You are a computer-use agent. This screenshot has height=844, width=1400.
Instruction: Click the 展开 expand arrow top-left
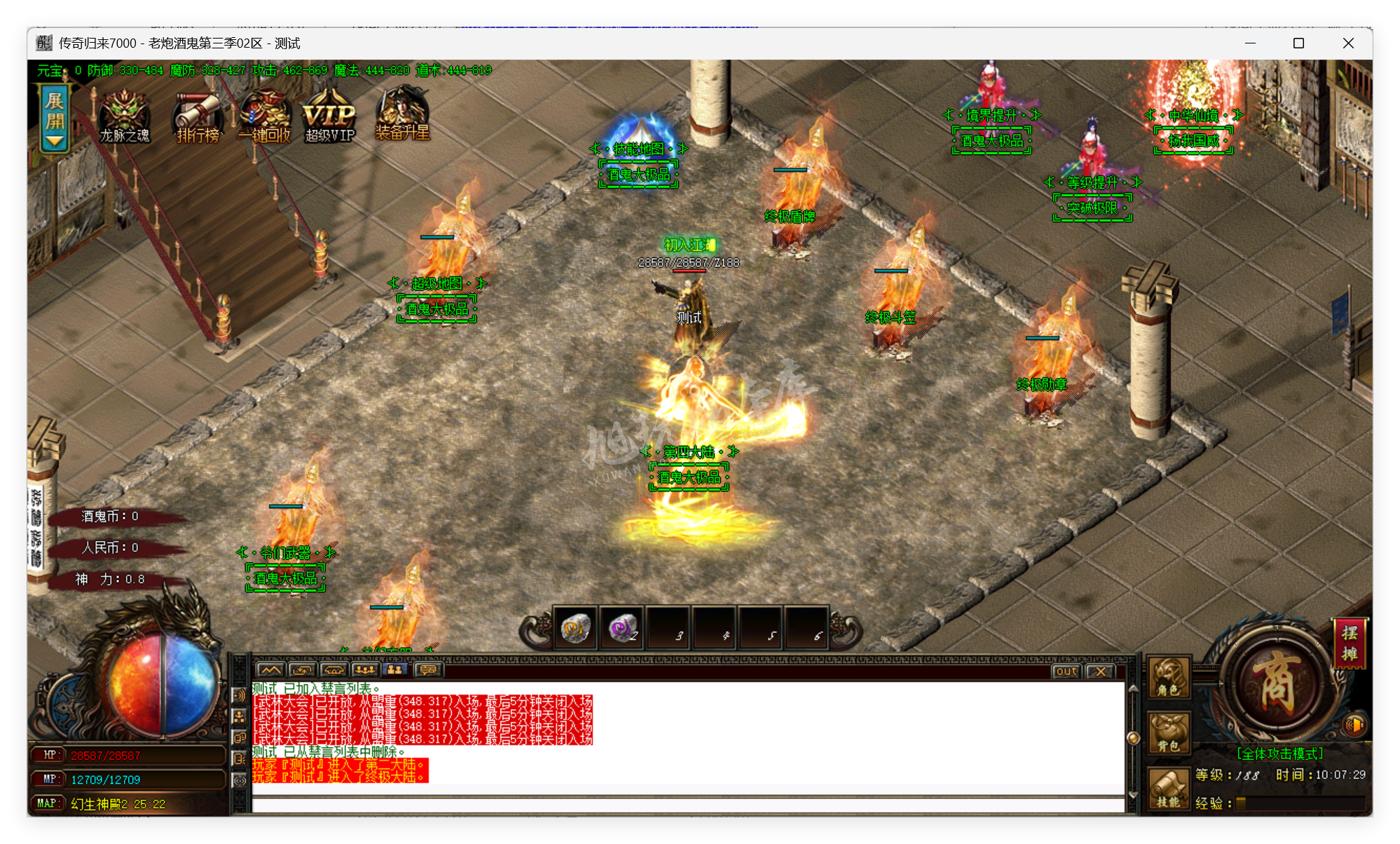click(x=55, y=123)
